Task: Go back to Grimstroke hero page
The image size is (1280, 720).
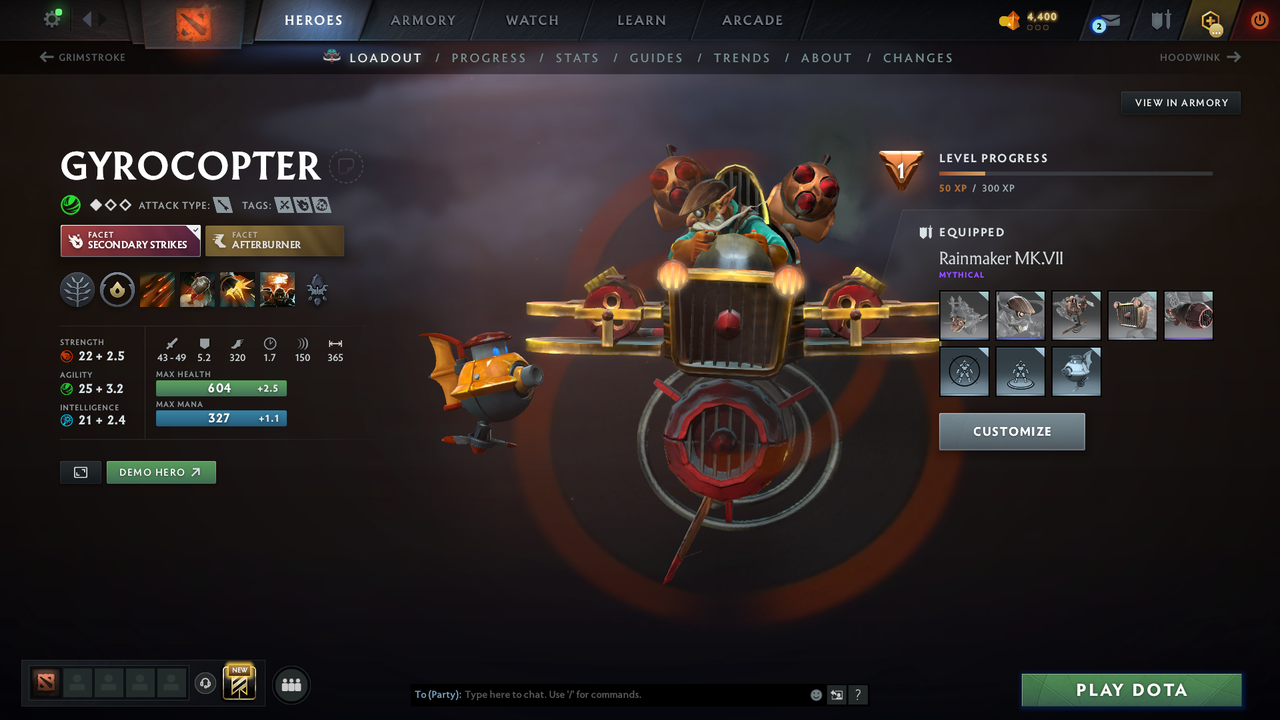Action: (82, 57)
